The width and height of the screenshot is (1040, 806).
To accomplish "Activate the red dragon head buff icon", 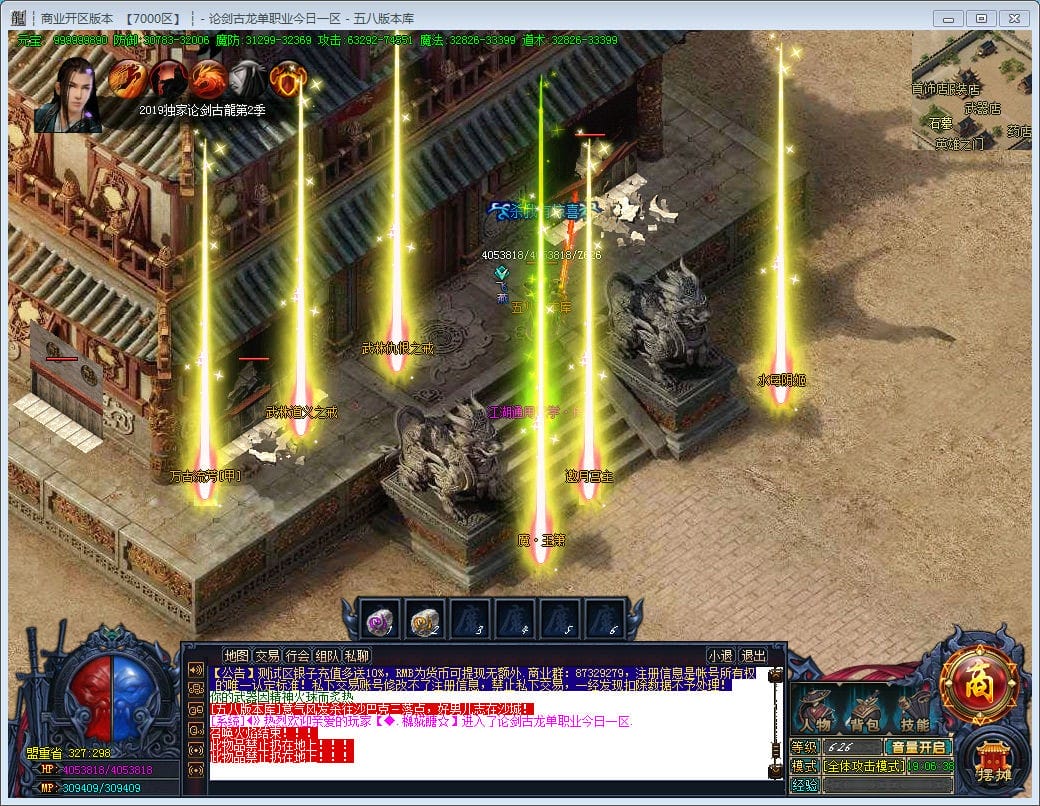I will click(209, 79).
